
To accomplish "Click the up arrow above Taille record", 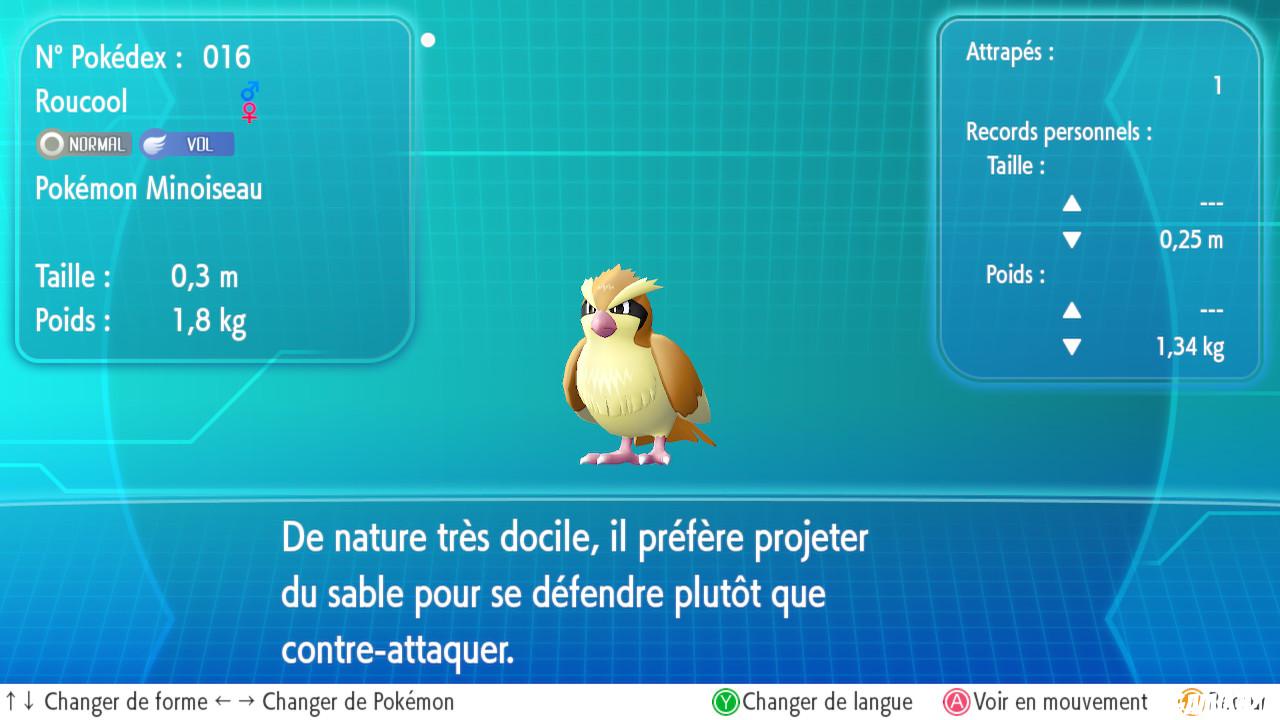I will (1072, 203).
